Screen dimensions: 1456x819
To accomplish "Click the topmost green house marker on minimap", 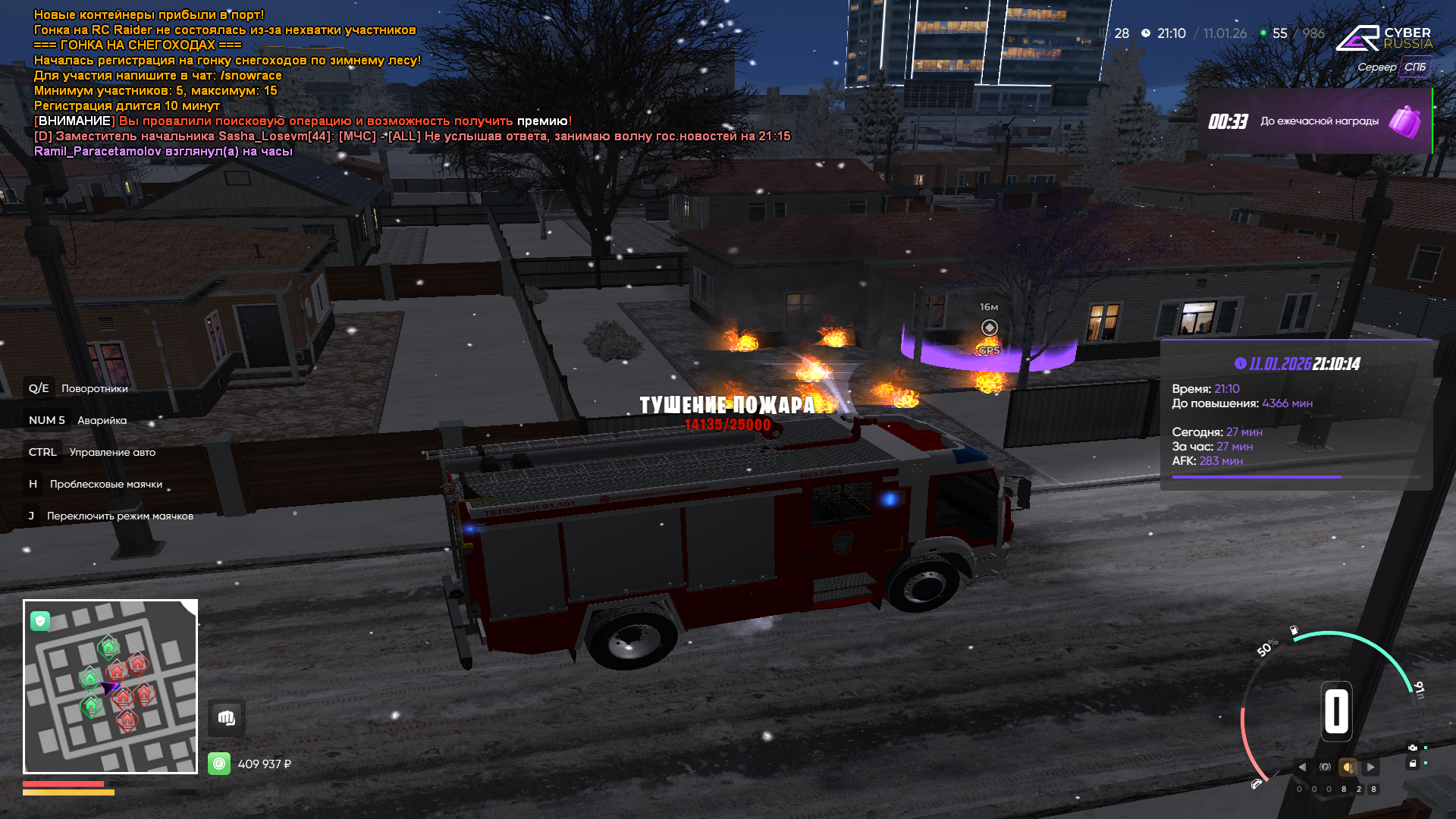I will [x=108, y=647].
